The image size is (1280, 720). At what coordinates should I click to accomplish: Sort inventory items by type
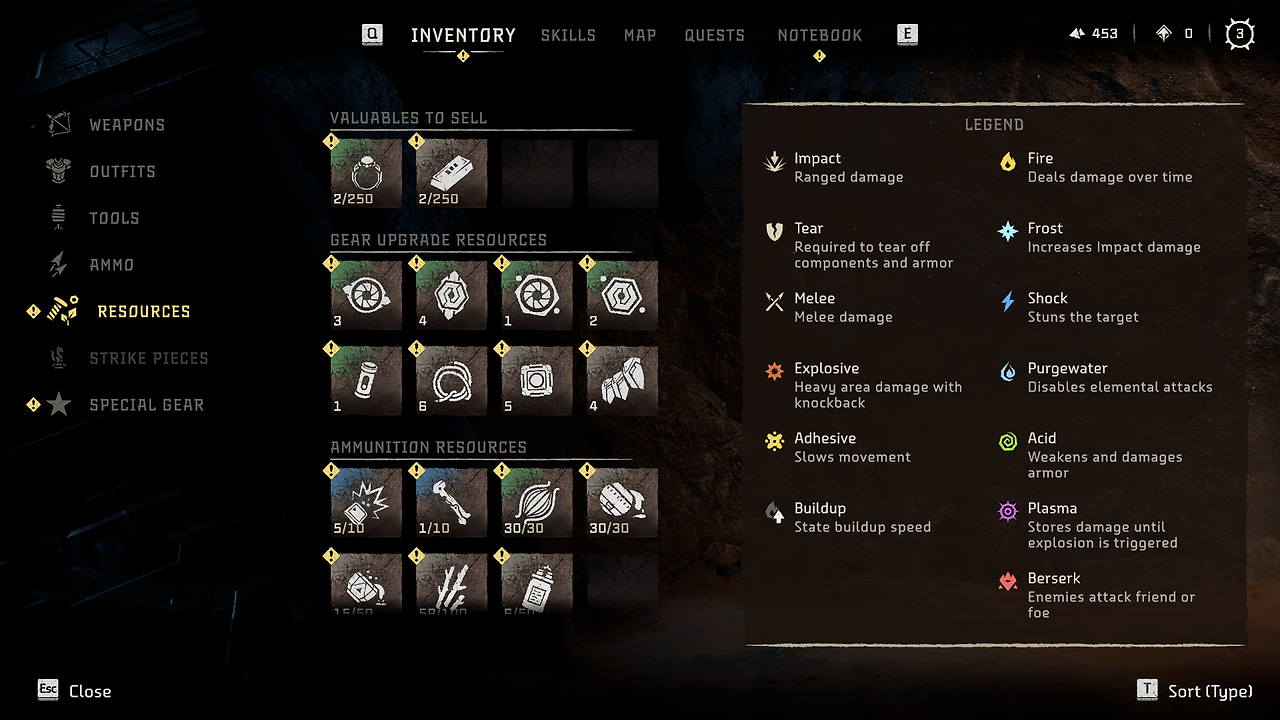(1195, 691)
